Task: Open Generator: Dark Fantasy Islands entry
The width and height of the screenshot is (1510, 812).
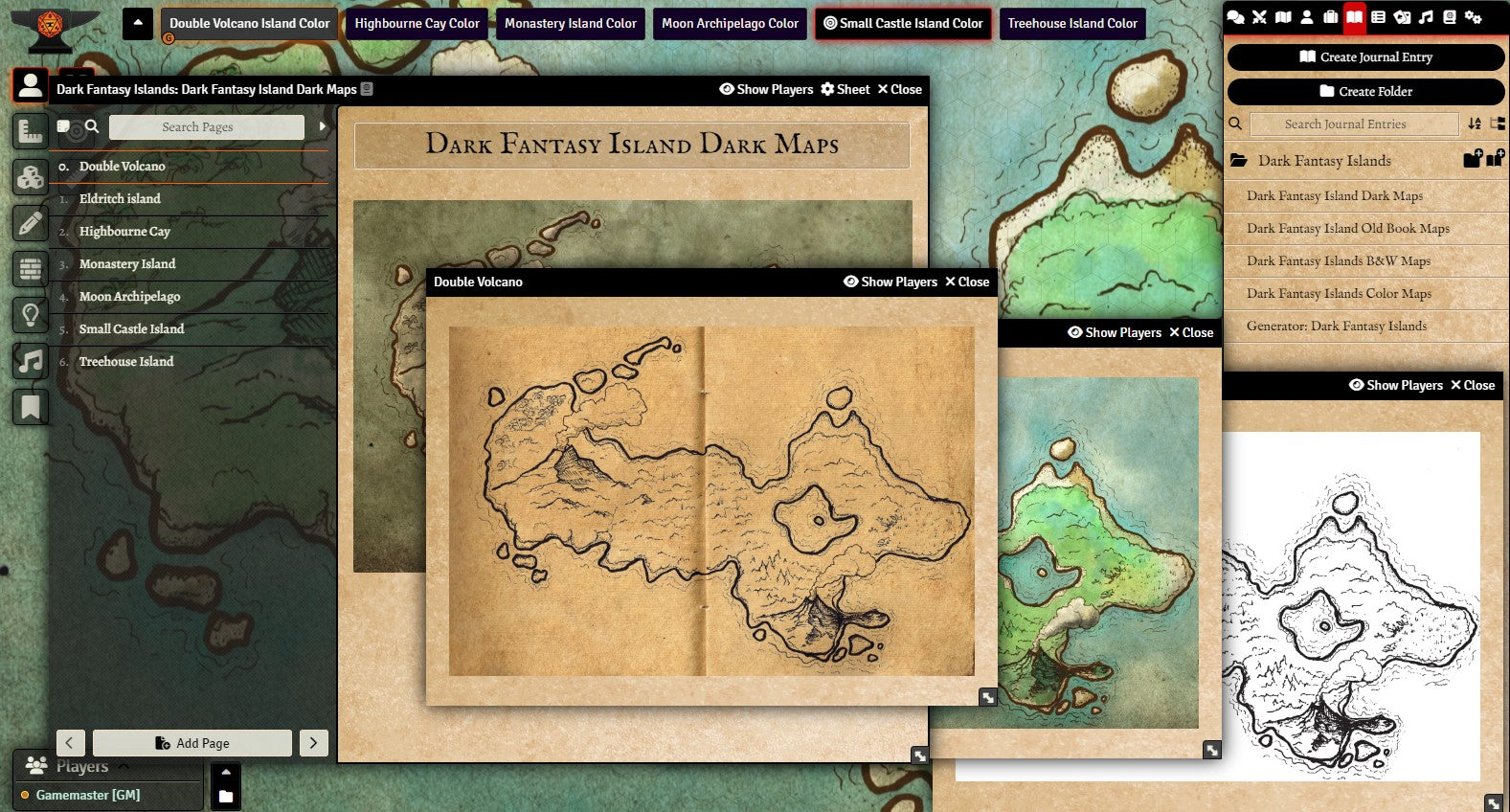Action: coord(1336,327)
